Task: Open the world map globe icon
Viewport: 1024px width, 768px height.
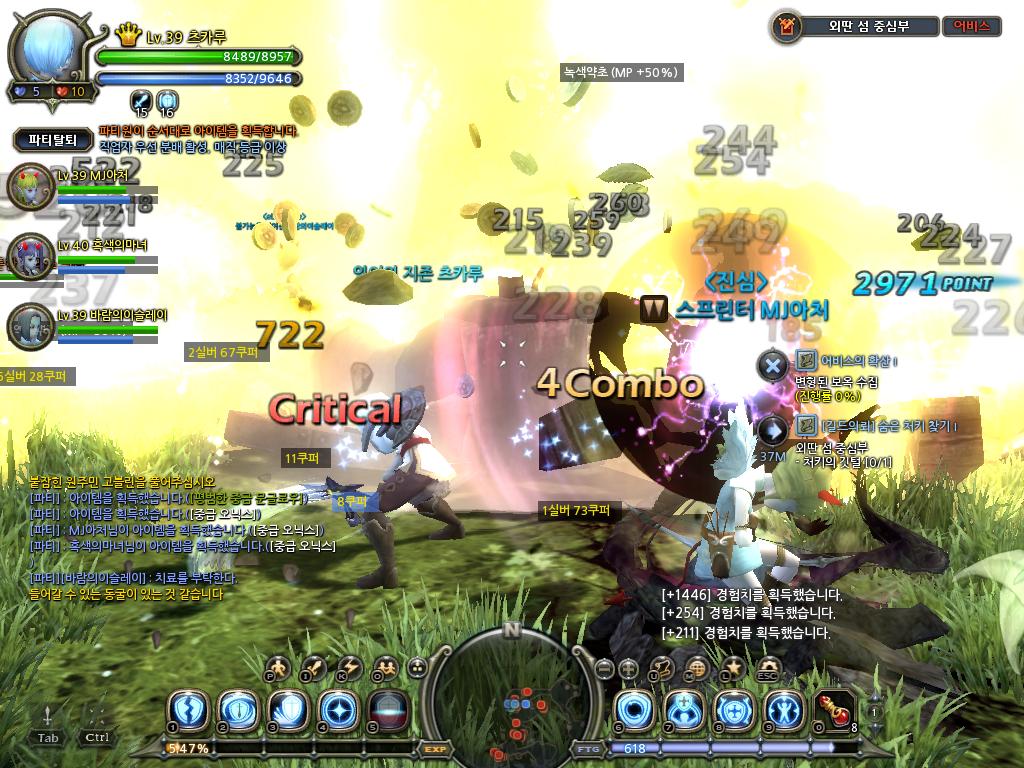Action: (x=697, y=668)
